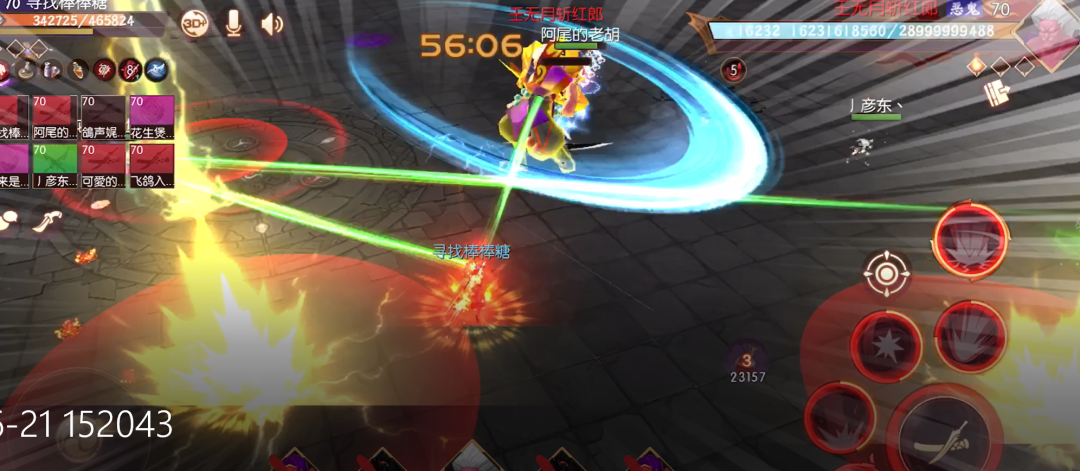Select teammate 飞鸽入 in raid frame
Image resolution: width=1080 pixels, height=471 pixels.
(x=151, y=166)
